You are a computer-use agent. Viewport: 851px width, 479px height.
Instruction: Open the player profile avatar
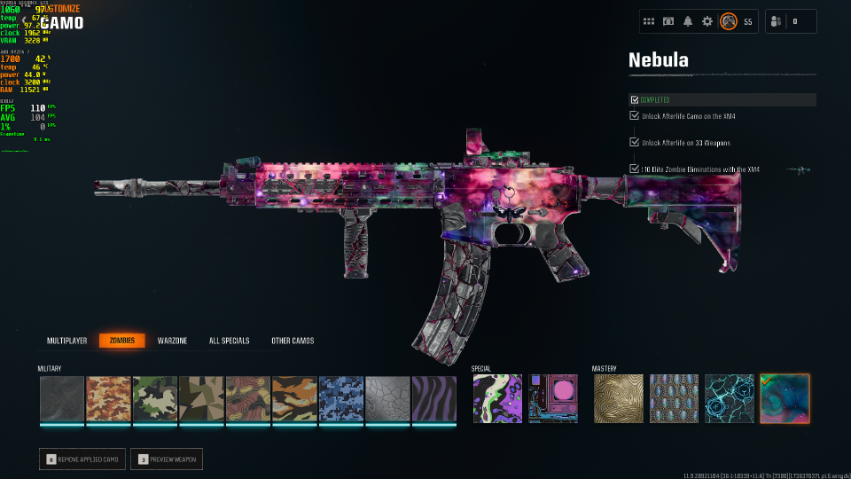click(x=729, y=21)
